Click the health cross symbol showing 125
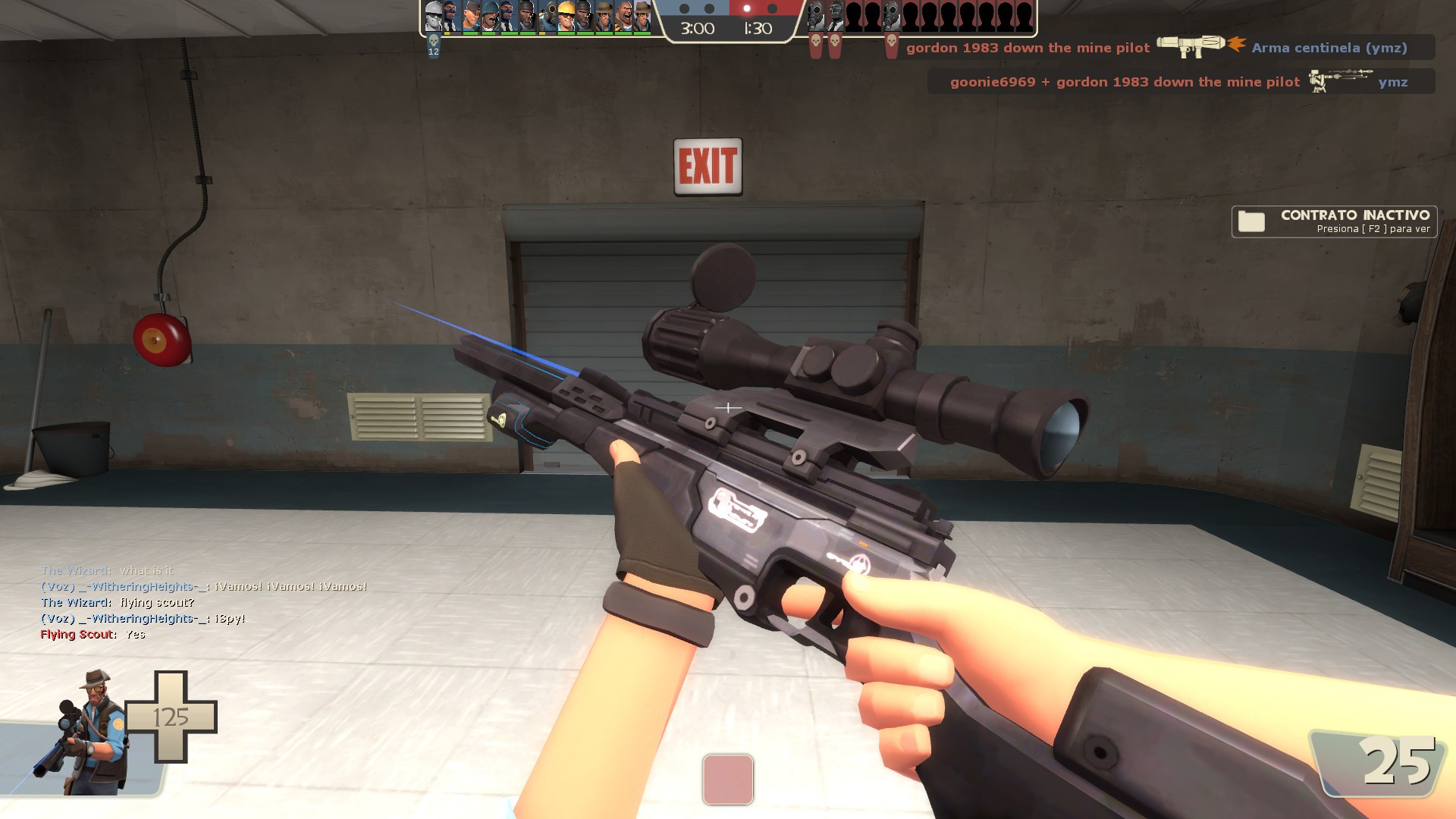 tap(173, 717)
